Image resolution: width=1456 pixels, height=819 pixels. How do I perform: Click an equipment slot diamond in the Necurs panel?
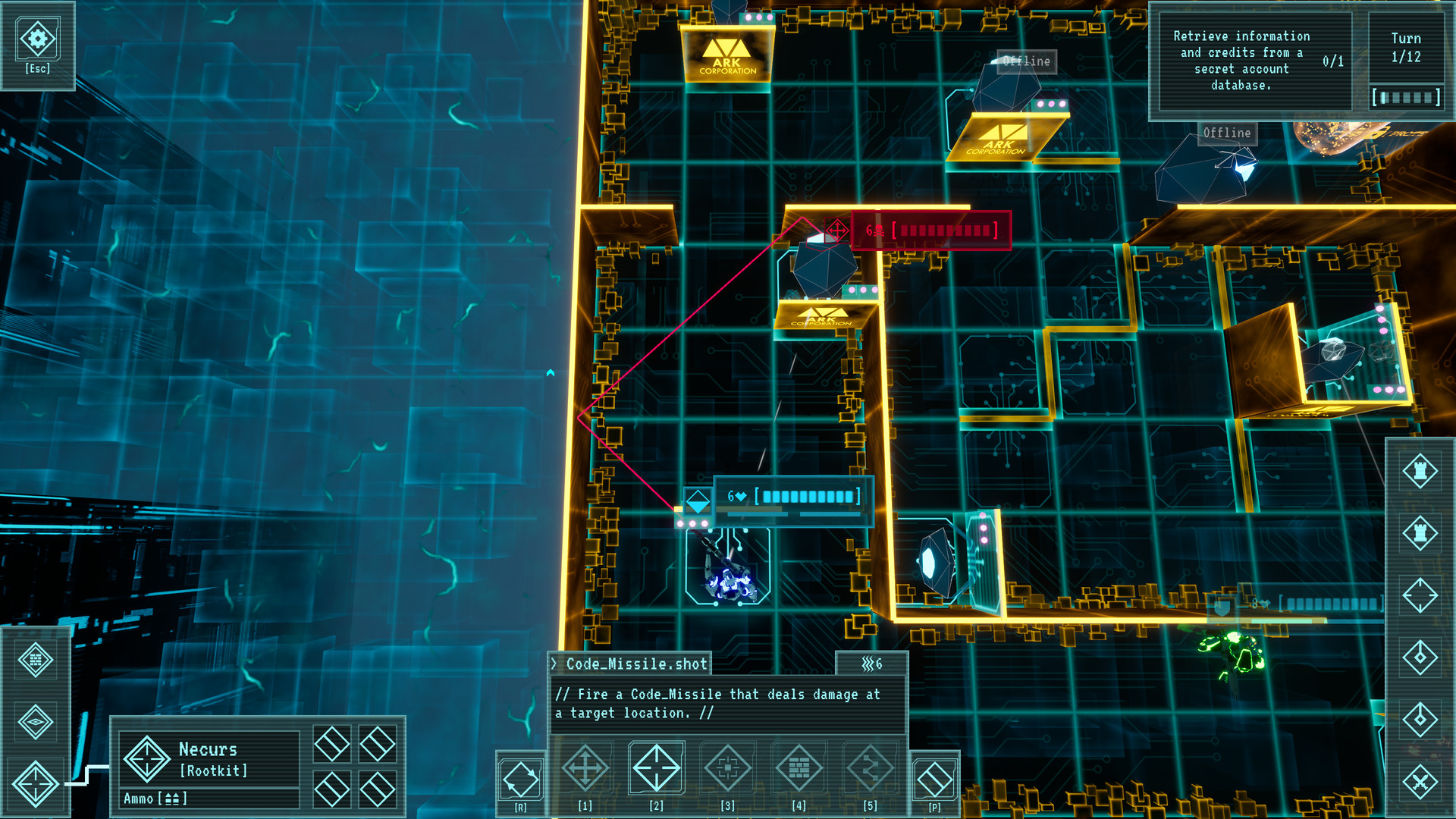[x=331, y=746]
